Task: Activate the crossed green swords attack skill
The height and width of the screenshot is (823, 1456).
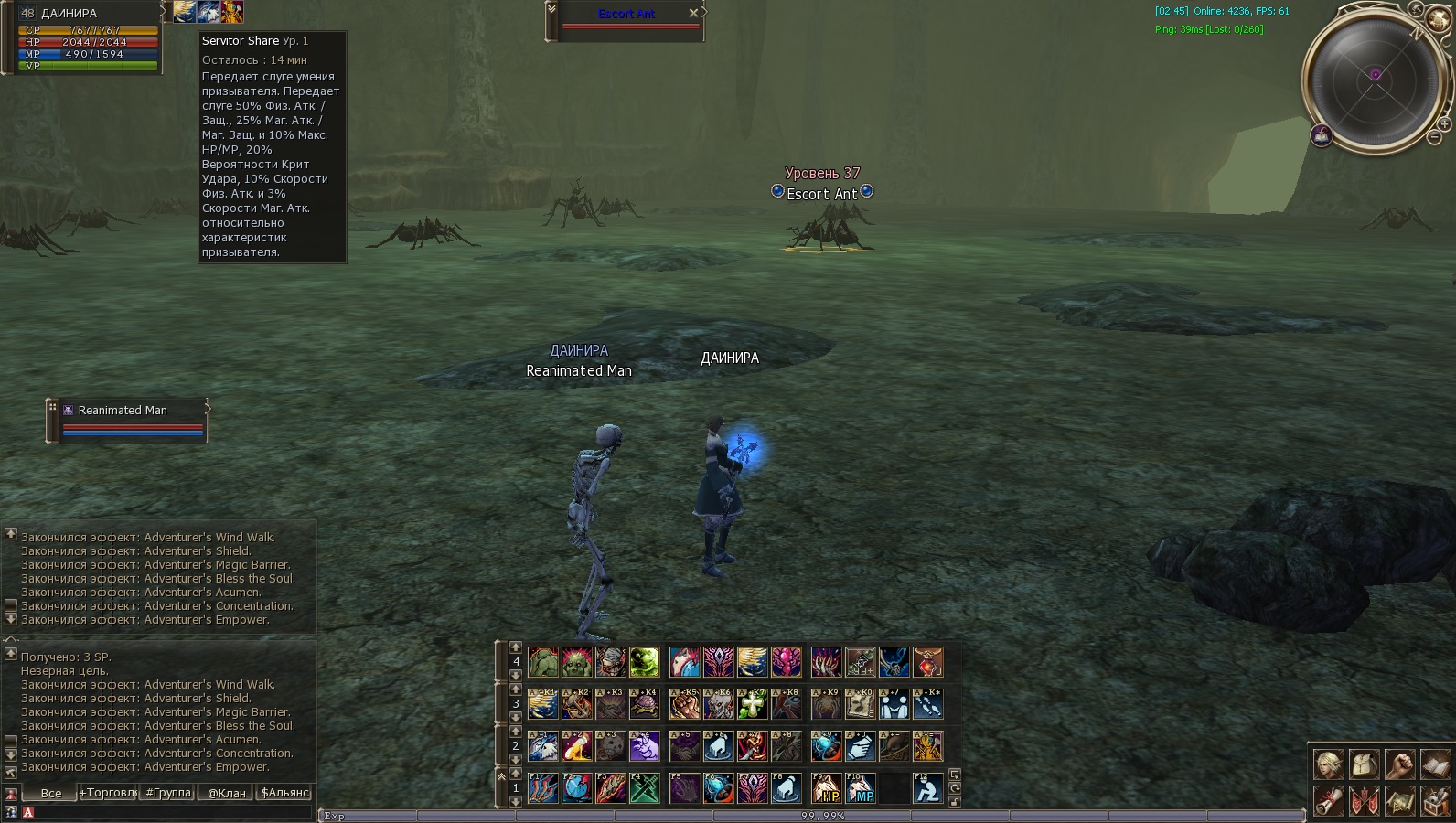Action: click(645, 788)
